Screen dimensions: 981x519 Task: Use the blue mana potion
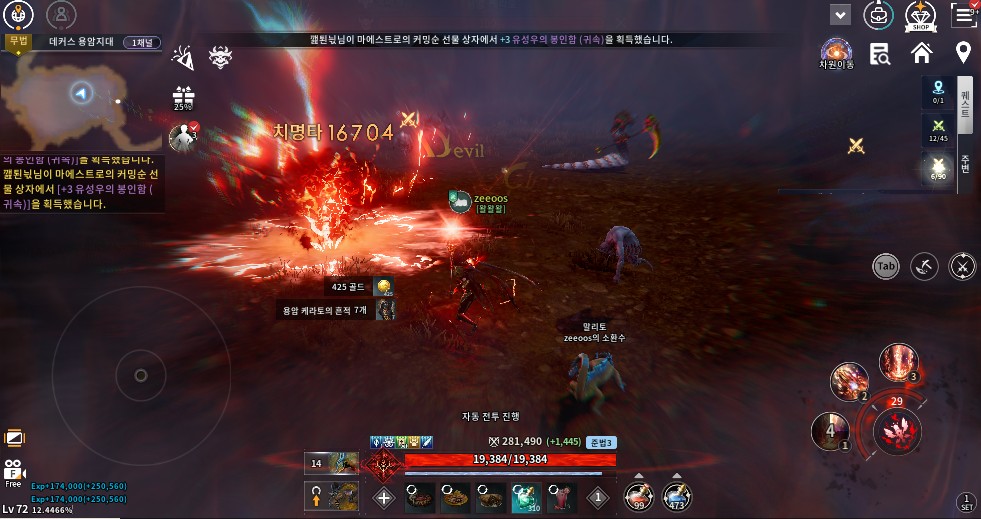click(677, 495)
